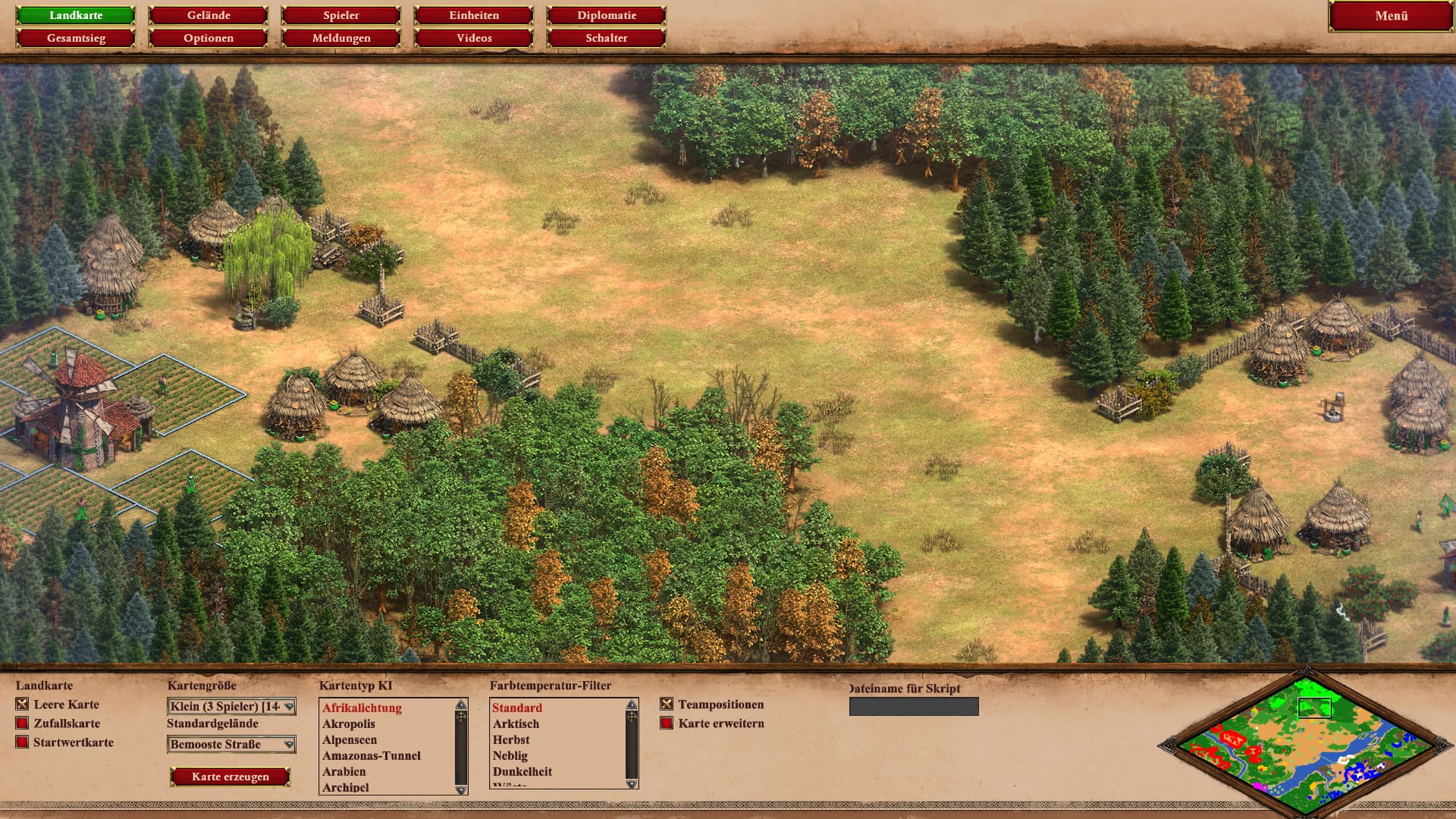The image size is (1456, 819).
Task: Open the Optionen tab
Action: (x=209, y=38)
